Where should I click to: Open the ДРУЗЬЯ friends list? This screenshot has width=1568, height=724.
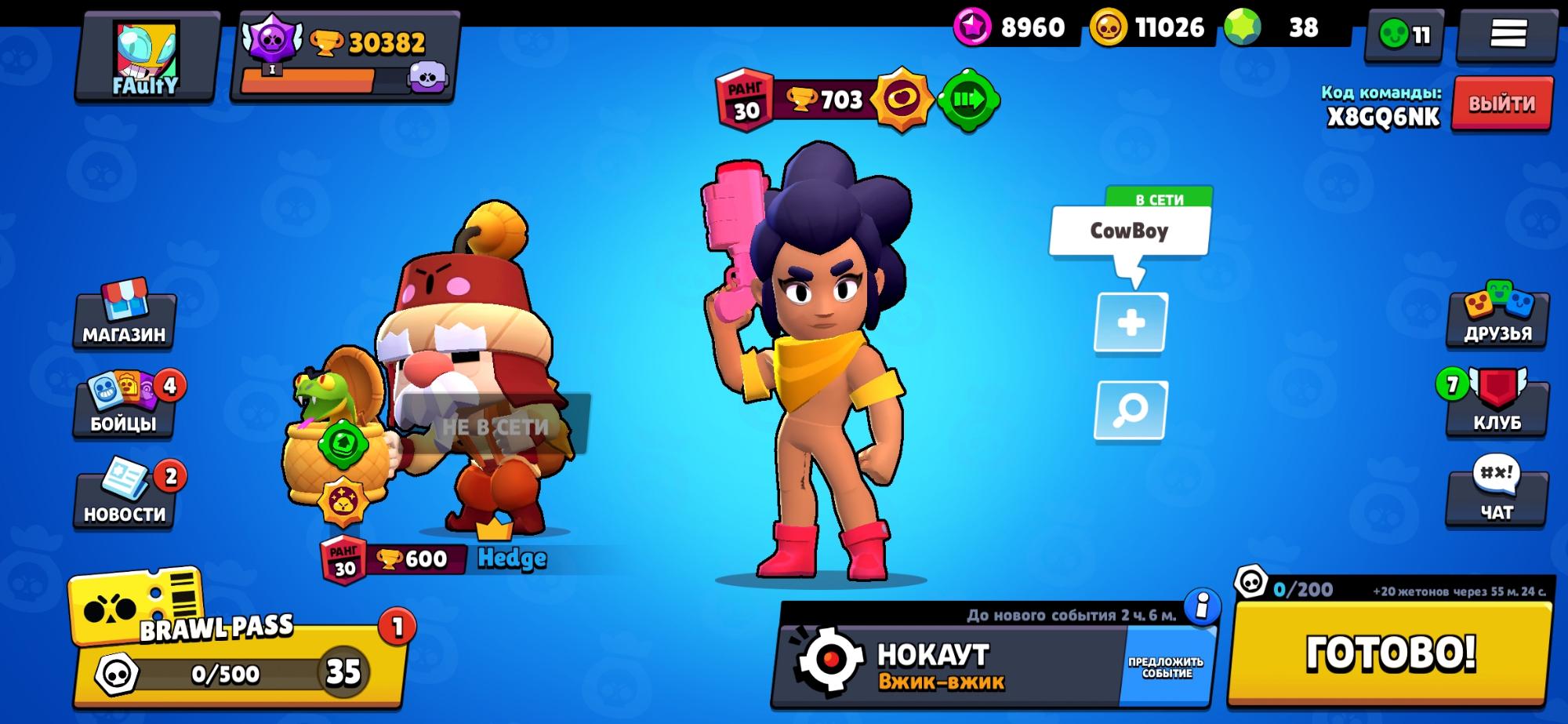(x=1497, y=315)
